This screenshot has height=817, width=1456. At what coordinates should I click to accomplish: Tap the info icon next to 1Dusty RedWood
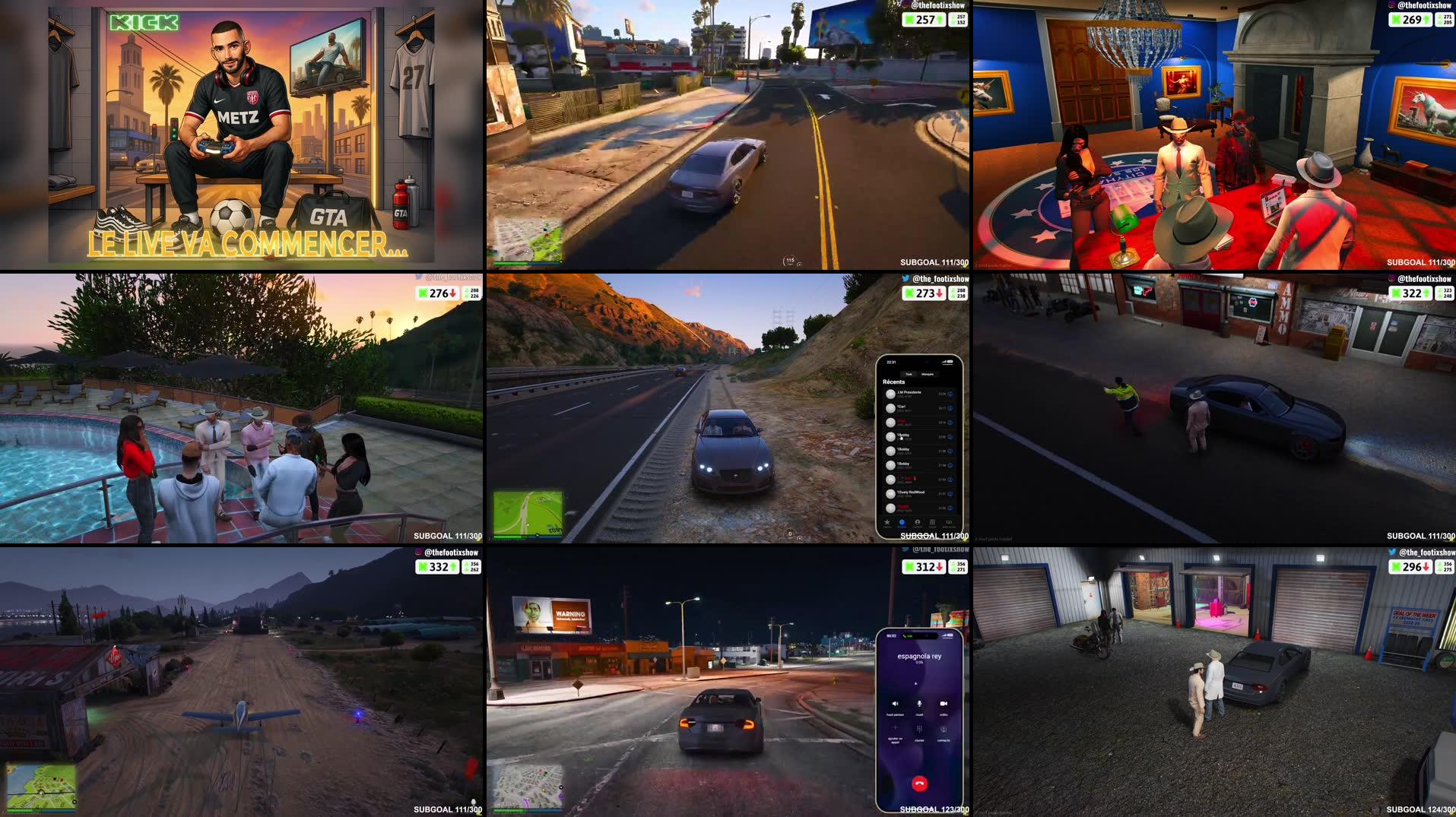(950, 493)
